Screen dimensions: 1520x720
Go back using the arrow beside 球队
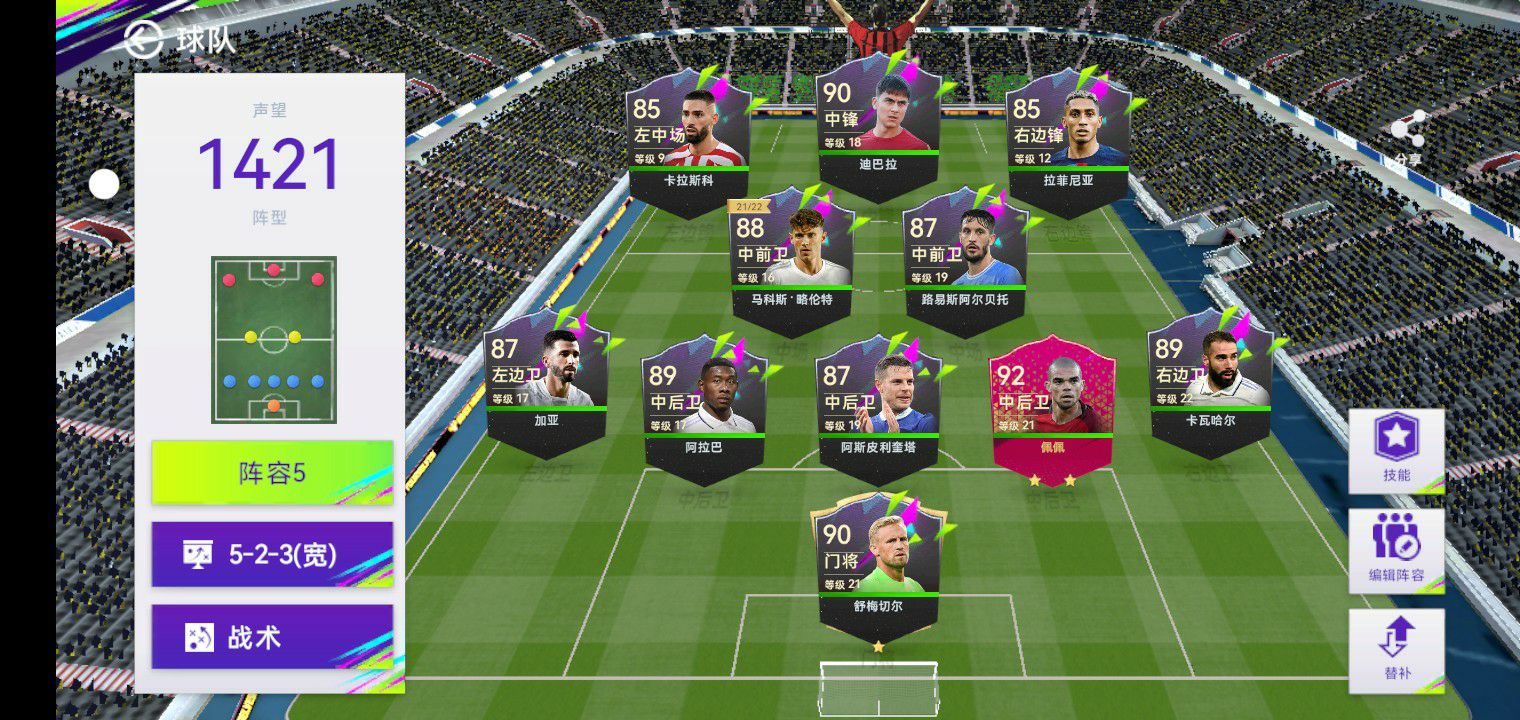[144, 39]
